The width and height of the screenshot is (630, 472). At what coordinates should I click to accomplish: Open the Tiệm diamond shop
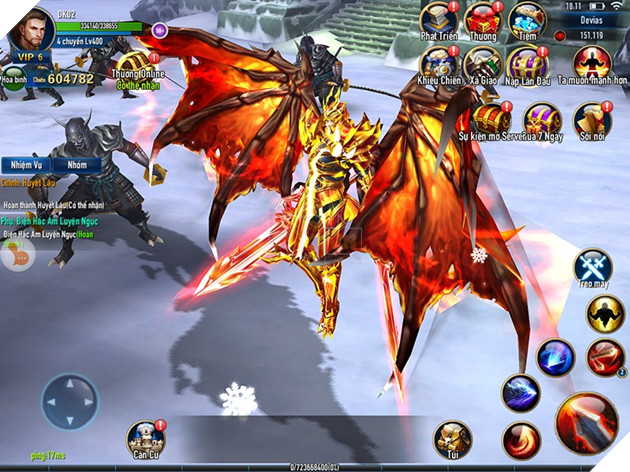(527, 19)
